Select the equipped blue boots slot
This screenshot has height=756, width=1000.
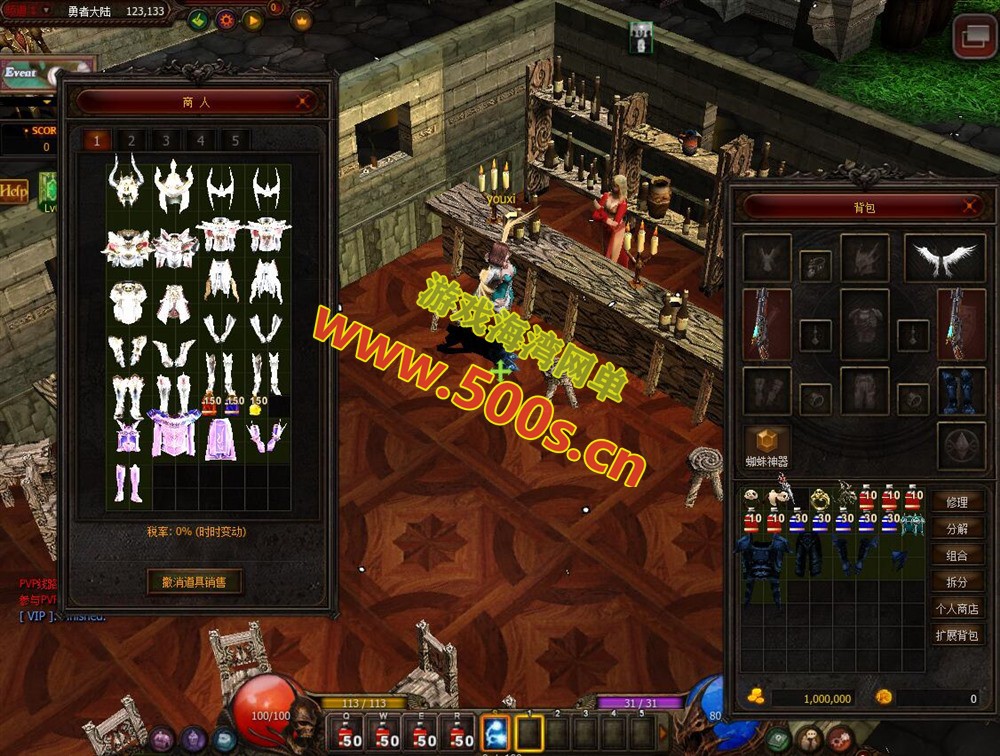click(x=961, y=392)
